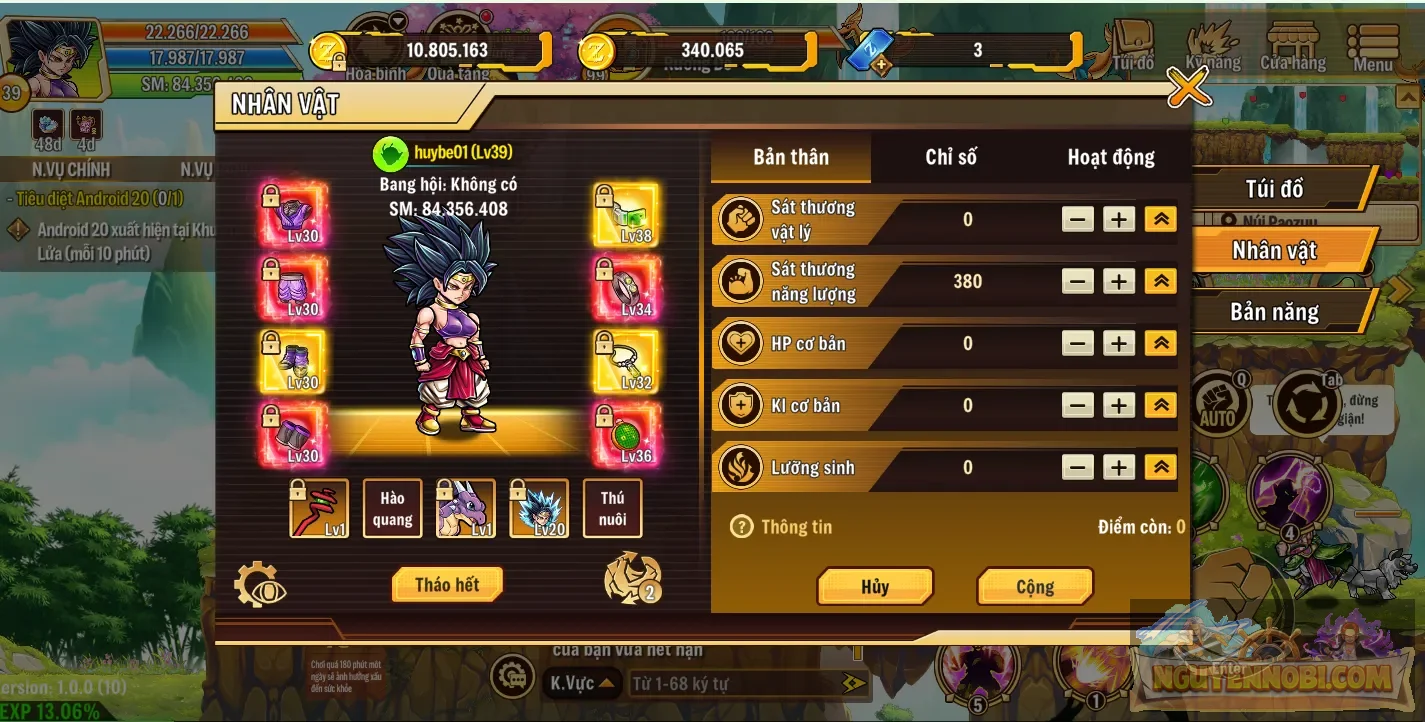Collapse Sát thương vật lý with double-chevron
This screenshot has width=1425, height=722.
pyautogui.click(x=1159, y=218)
